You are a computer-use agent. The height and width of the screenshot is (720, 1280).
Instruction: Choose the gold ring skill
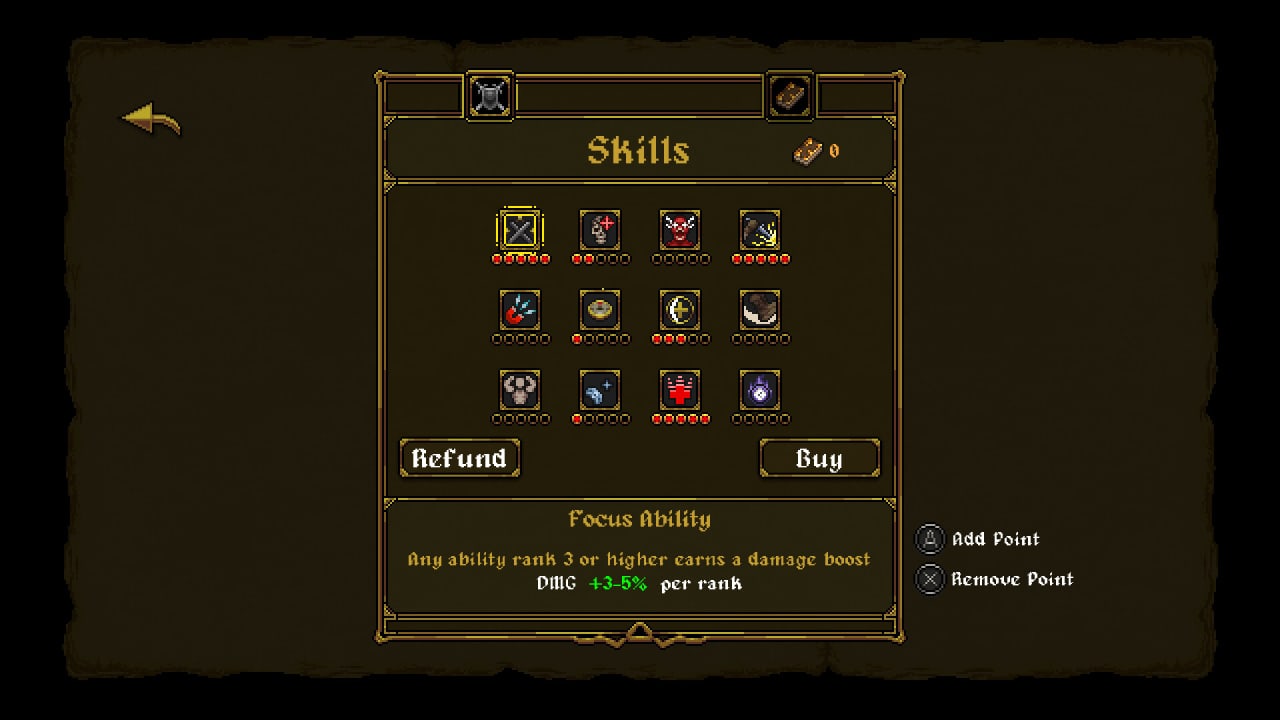[600, 310]
